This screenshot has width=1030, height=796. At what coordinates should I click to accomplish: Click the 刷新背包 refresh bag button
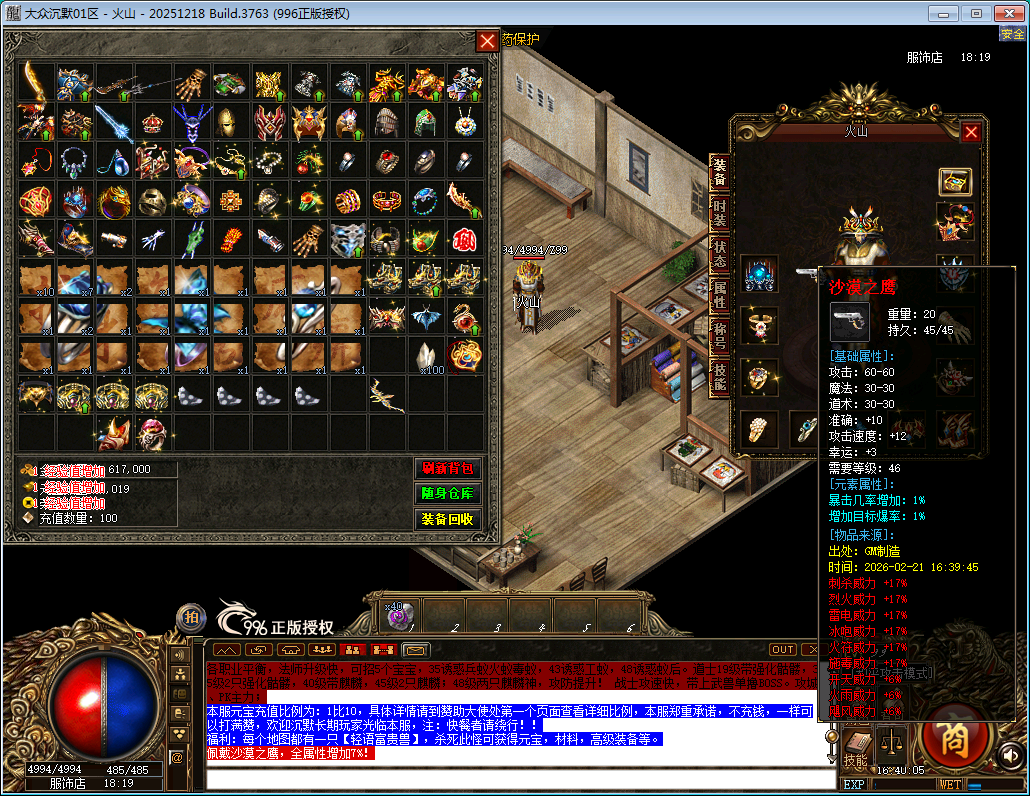447,468
